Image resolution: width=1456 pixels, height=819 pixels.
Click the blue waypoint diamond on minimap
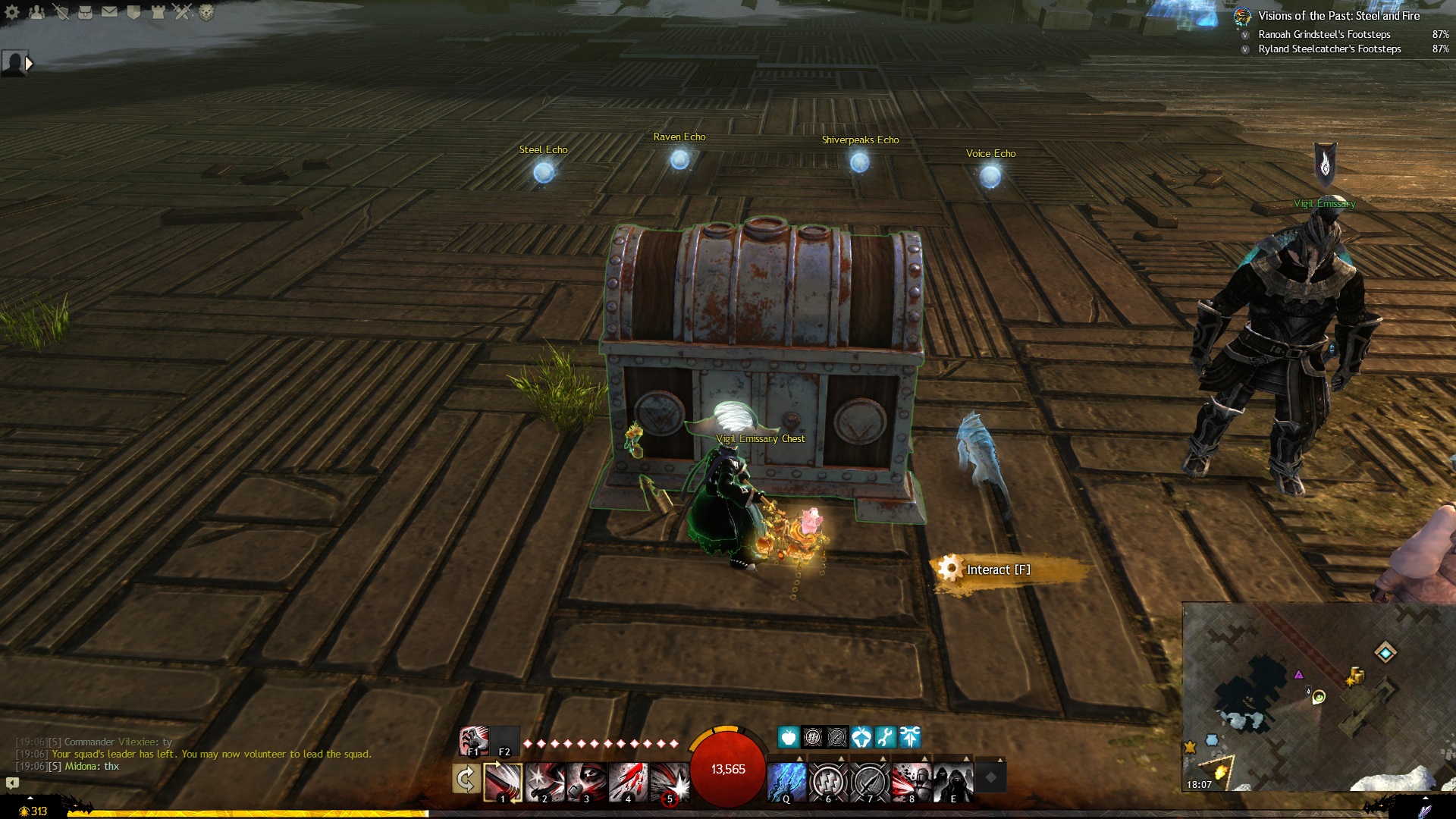[x=1385, y=652]
